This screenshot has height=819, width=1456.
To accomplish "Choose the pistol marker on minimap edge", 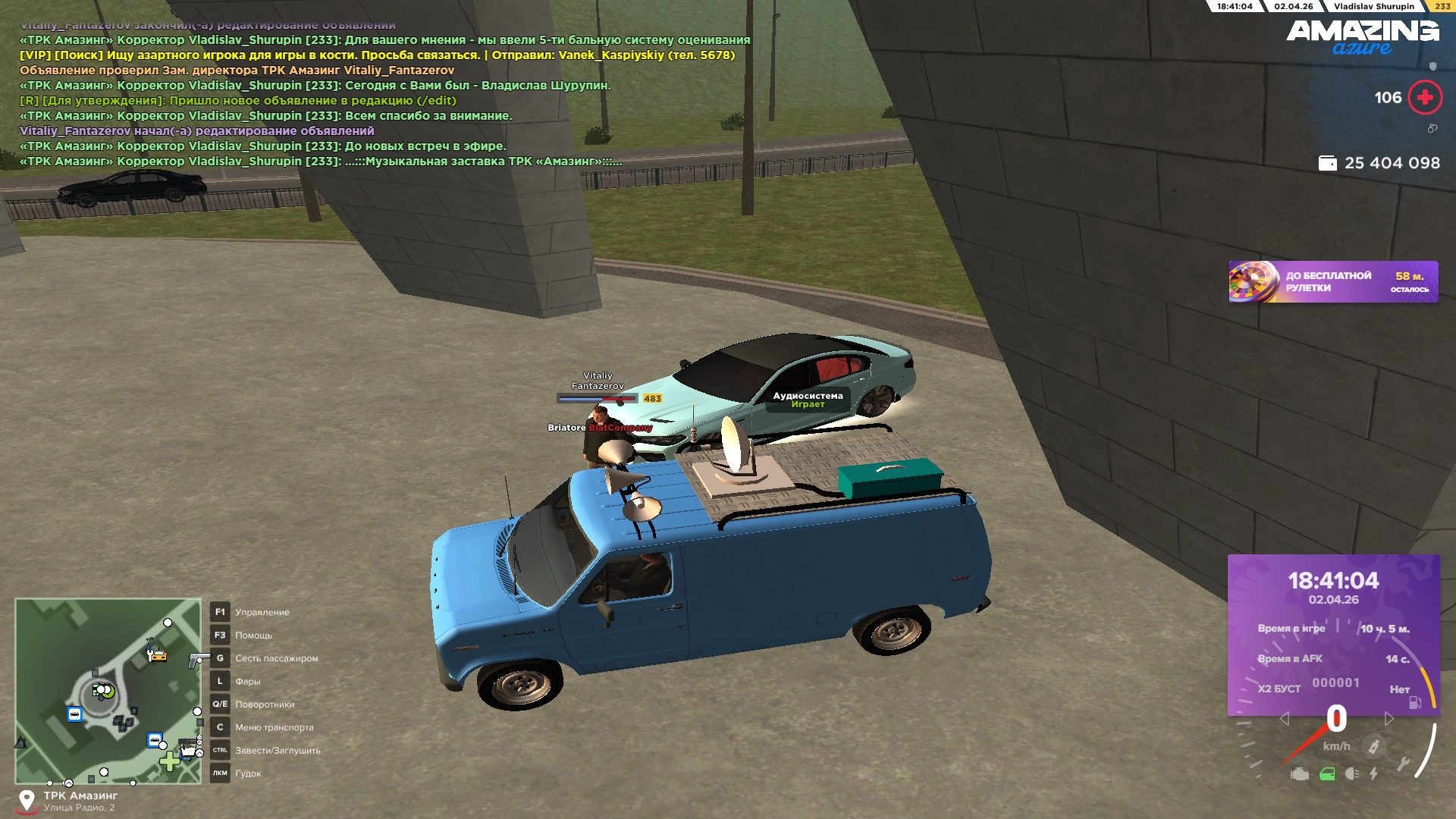I will tap(198, 658).
